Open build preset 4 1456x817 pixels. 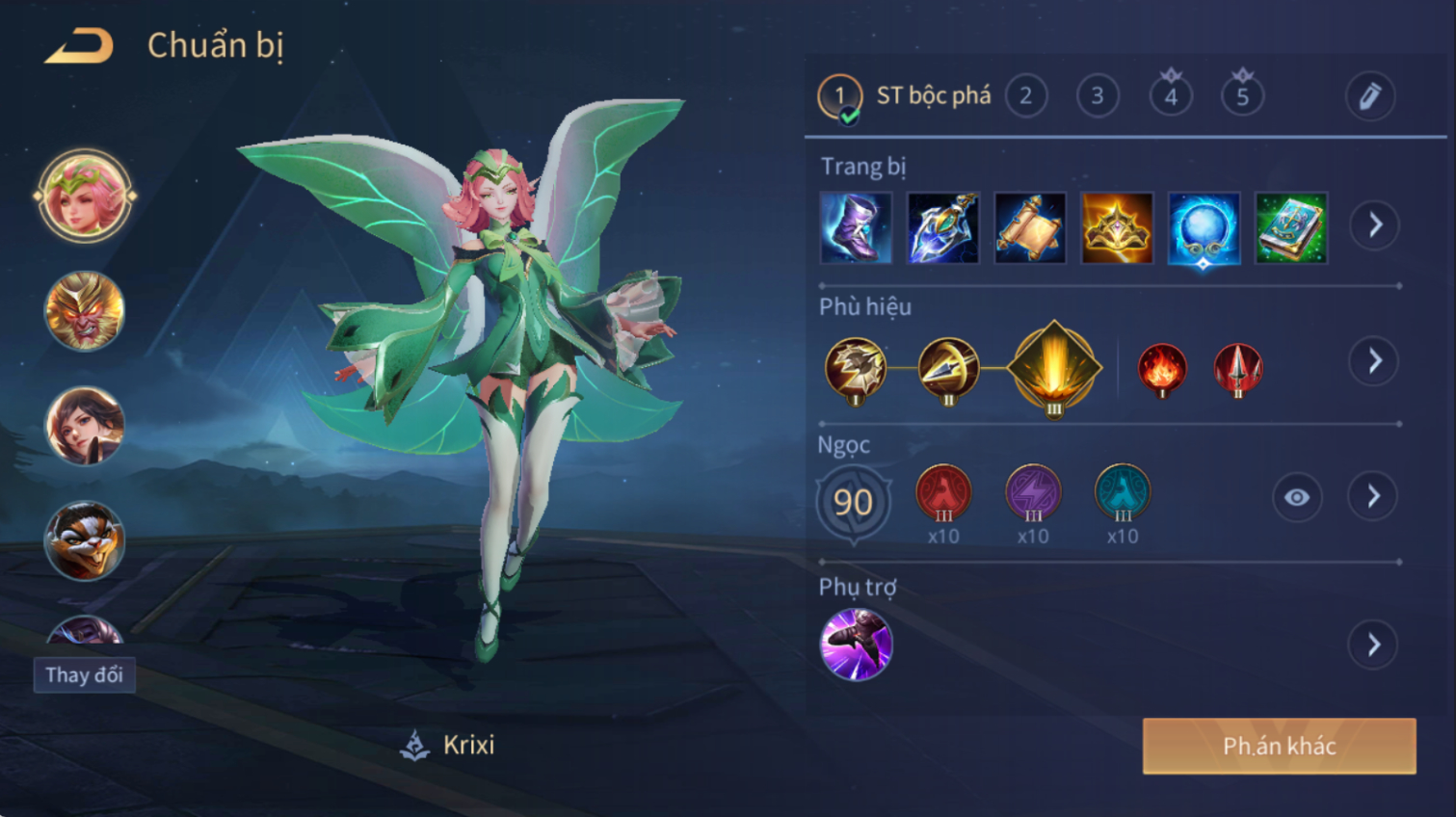pos(1171,96)
